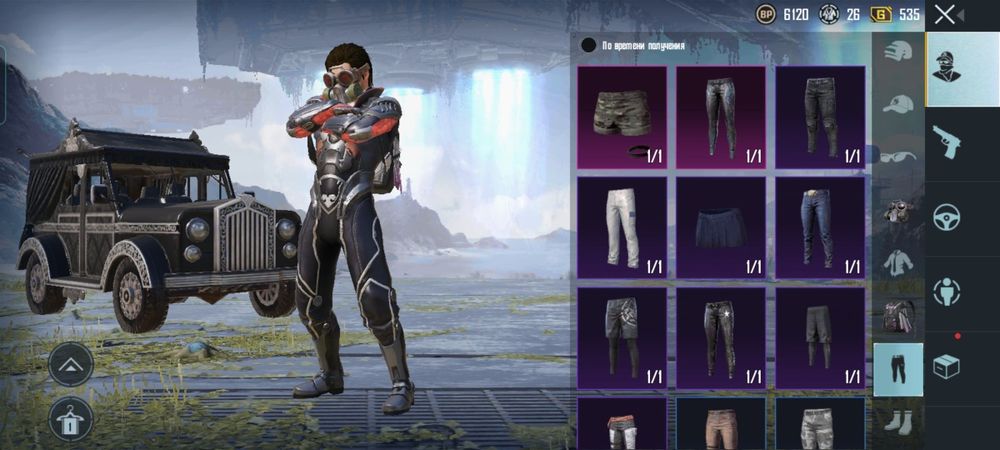Viewport: 1000px width, 450px height.
Task: Switch to the jacket tops tab
Action: click(x=898, y=263)
